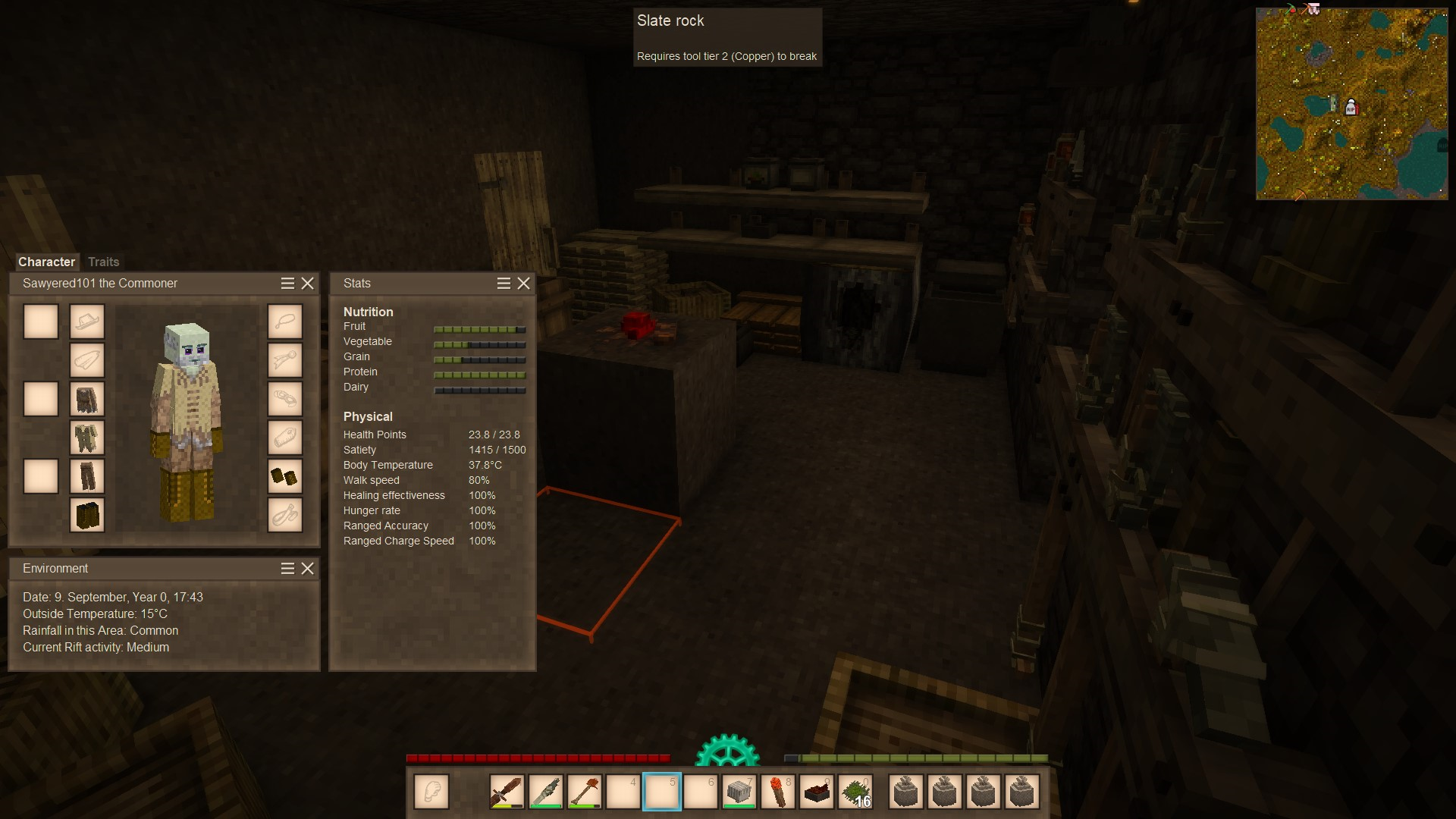The height and width of the screenshot is (819, 1456).
Task: Switch to the Traits tab
Action: [103, 262]
